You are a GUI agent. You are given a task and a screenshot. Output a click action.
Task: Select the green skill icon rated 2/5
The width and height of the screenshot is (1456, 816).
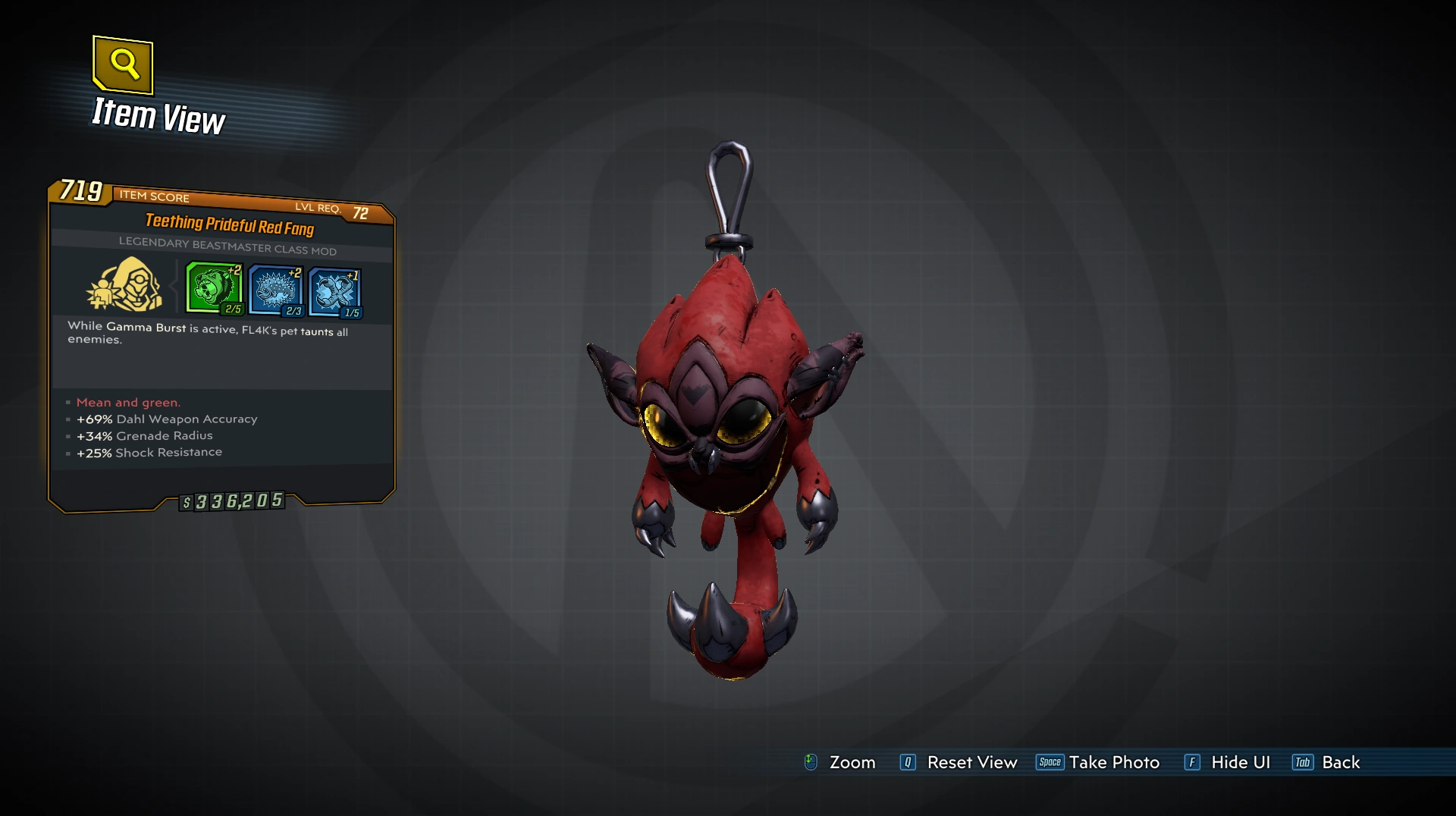click(x=213, y=287)
